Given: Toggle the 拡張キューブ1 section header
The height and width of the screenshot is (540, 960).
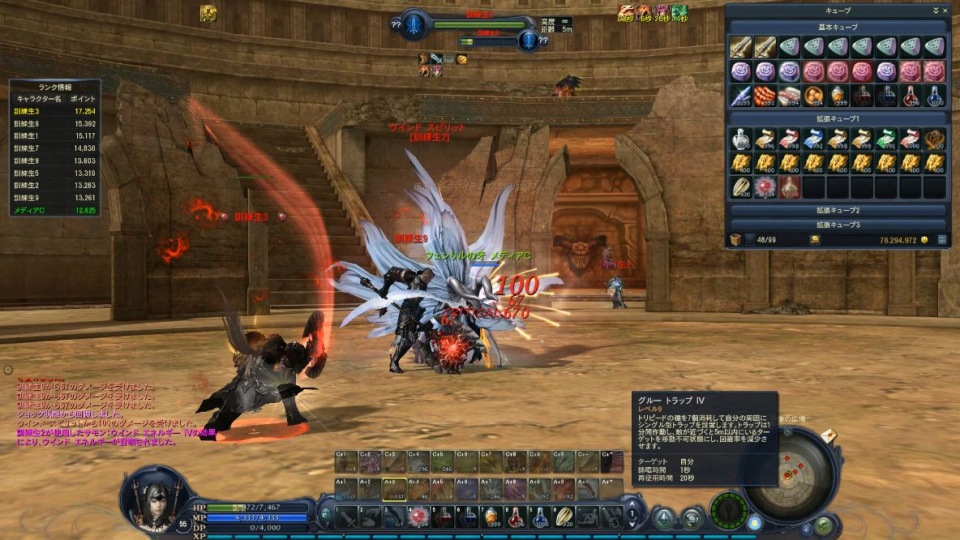Looking at the screenshot, I should click(x=838, y=119).
